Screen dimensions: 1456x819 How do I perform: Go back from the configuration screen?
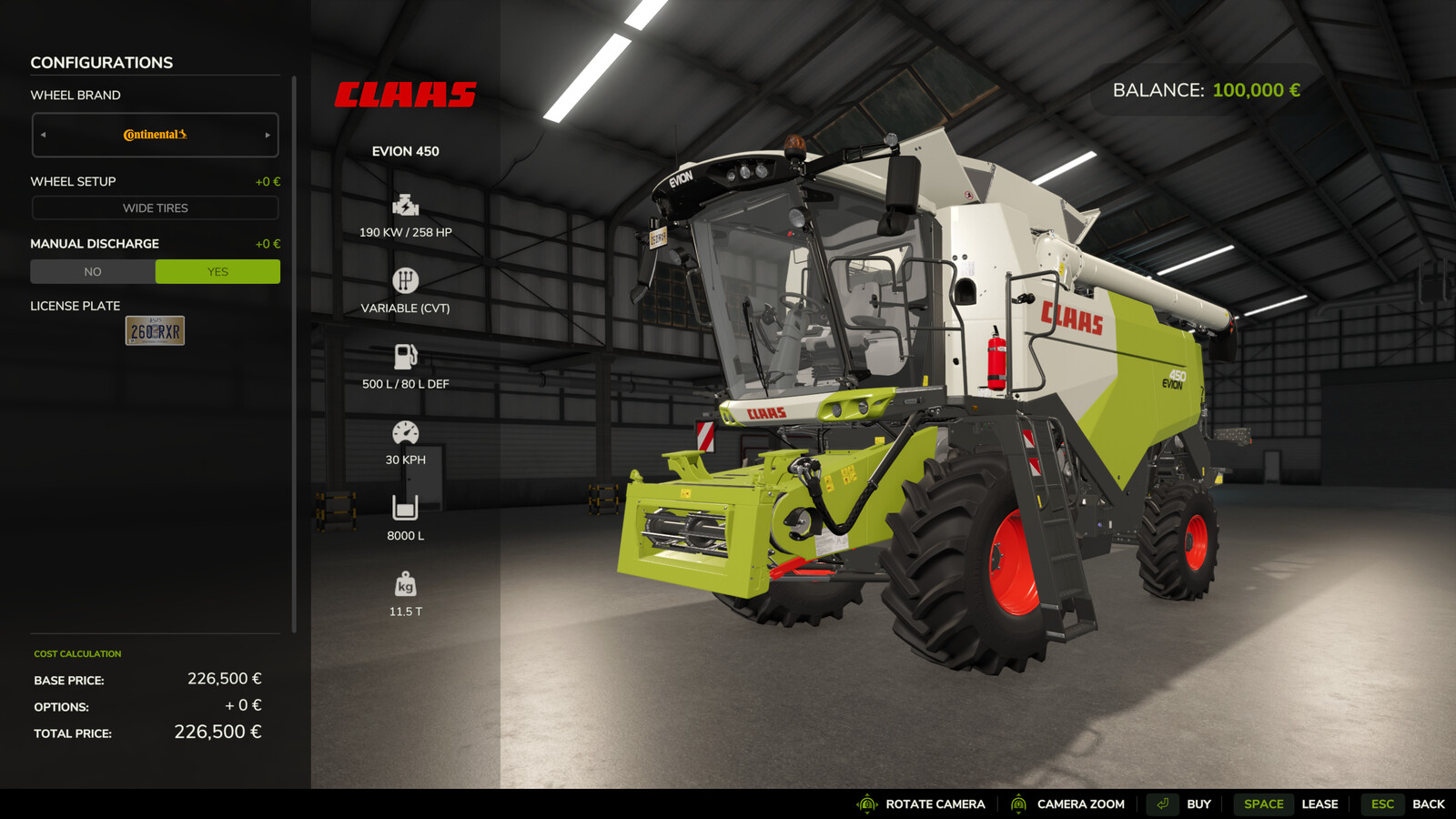point(1408,804)
